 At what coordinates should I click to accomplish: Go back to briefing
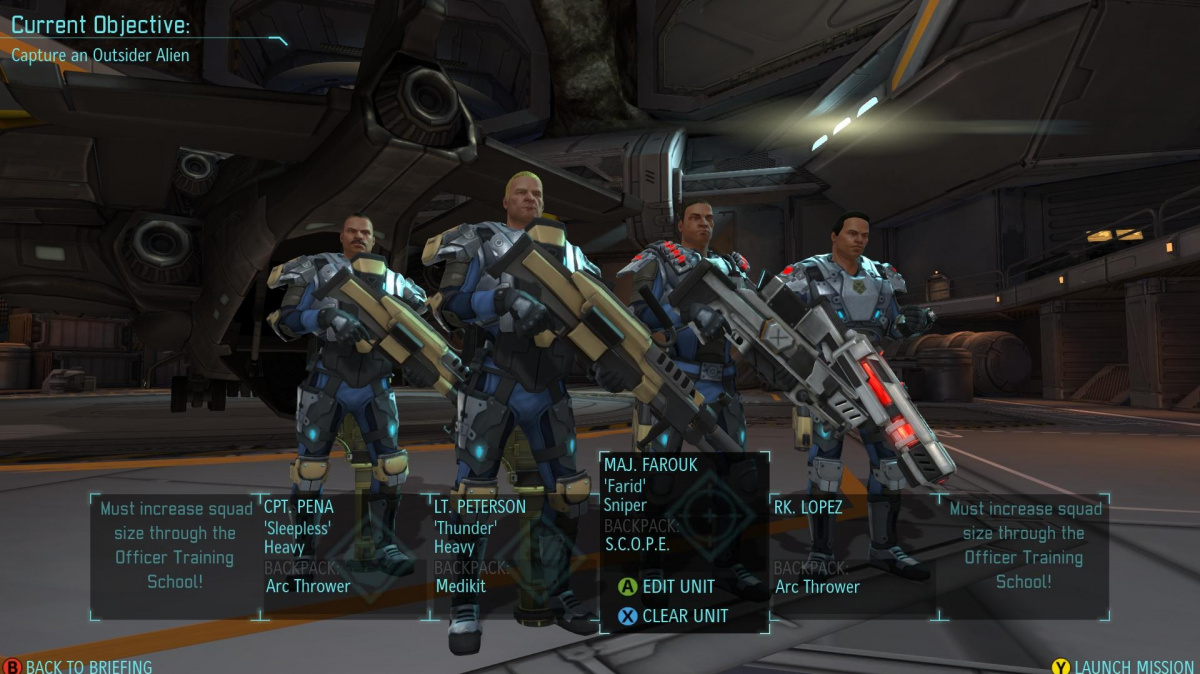(78, 666)
